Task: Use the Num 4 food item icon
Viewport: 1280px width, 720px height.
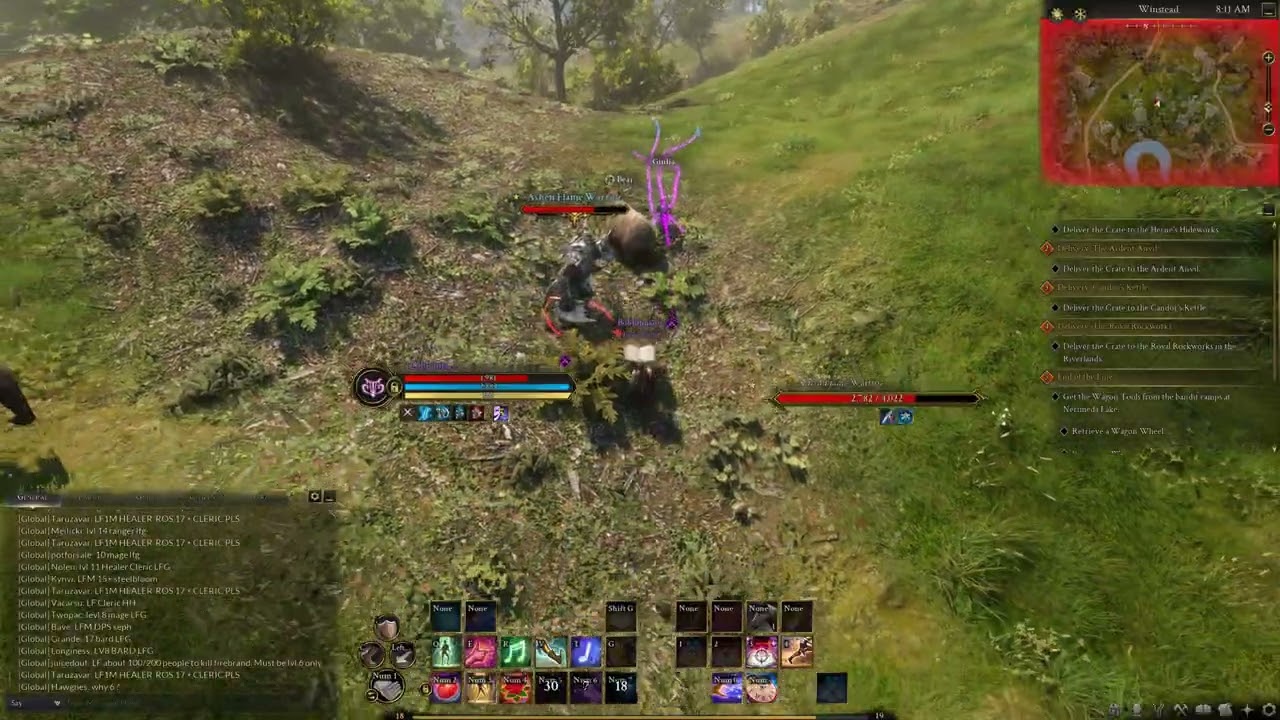Action: pyautogui.click(x=516, y=687)
